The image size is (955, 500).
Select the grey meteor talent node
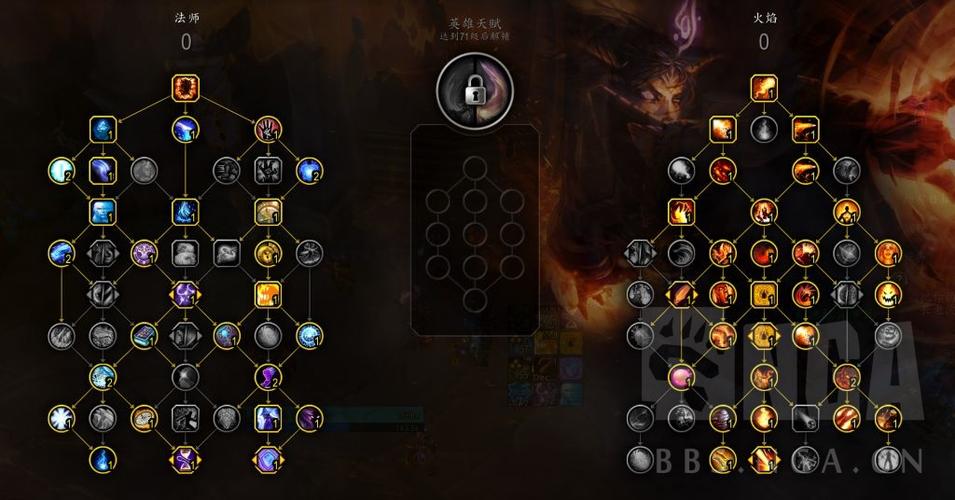coord(806,417)
